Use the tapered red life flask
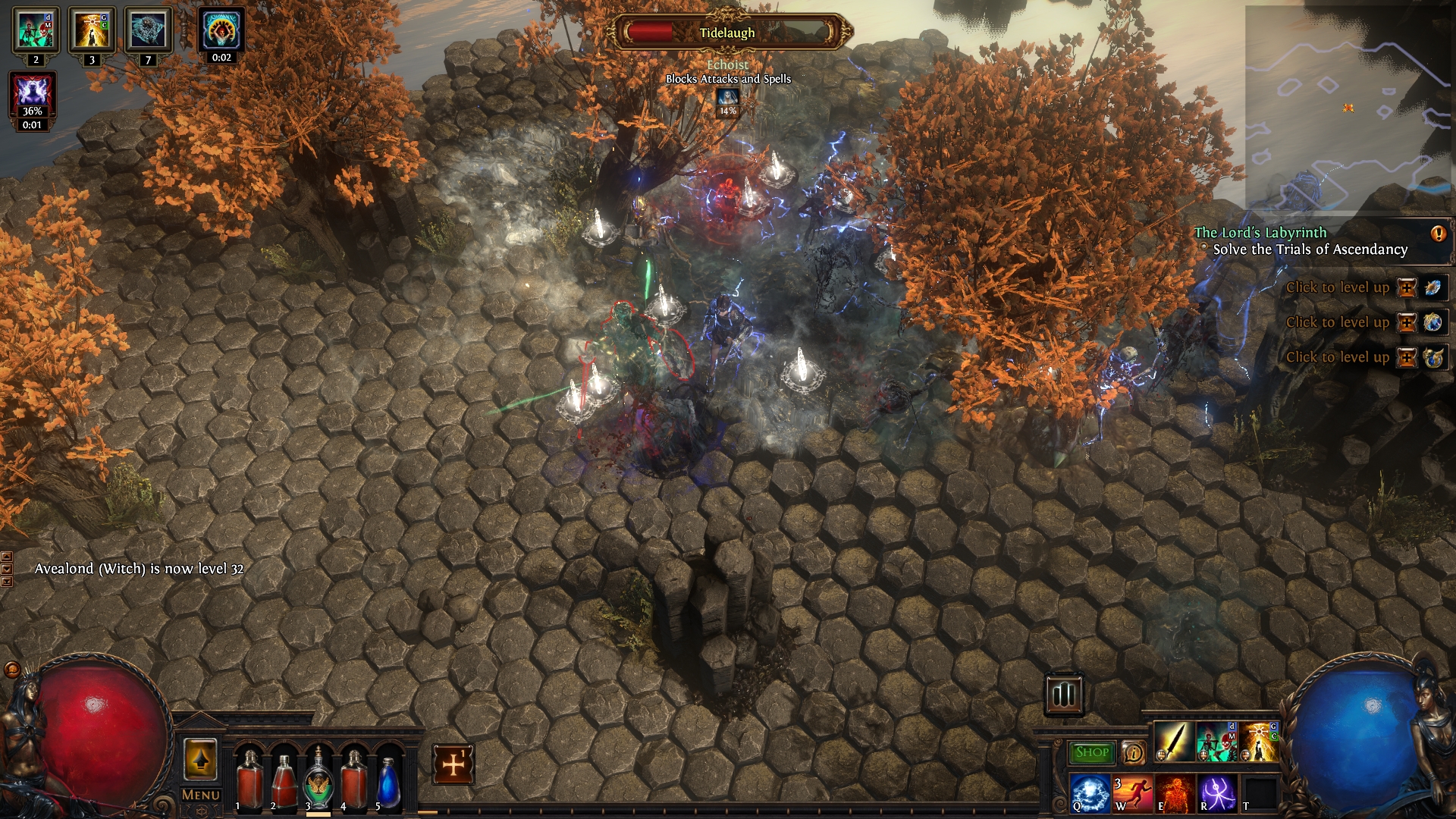 283,780
